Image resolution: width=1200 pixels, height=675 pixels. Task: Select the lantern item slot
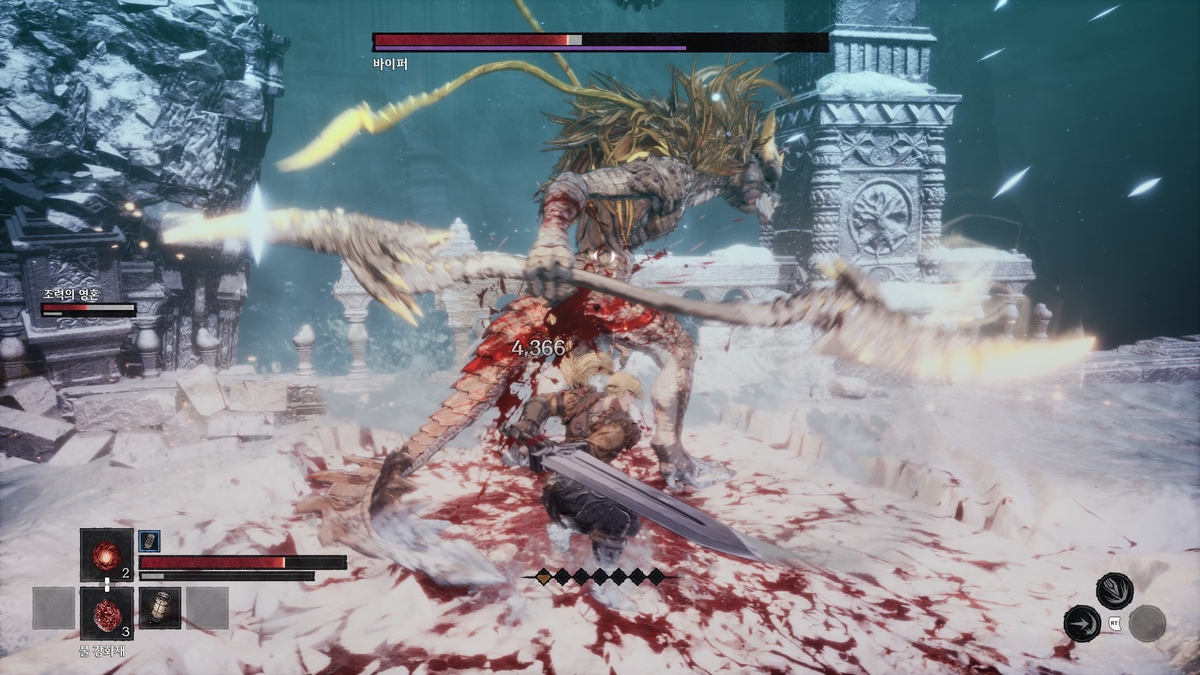tap(160, 608)
